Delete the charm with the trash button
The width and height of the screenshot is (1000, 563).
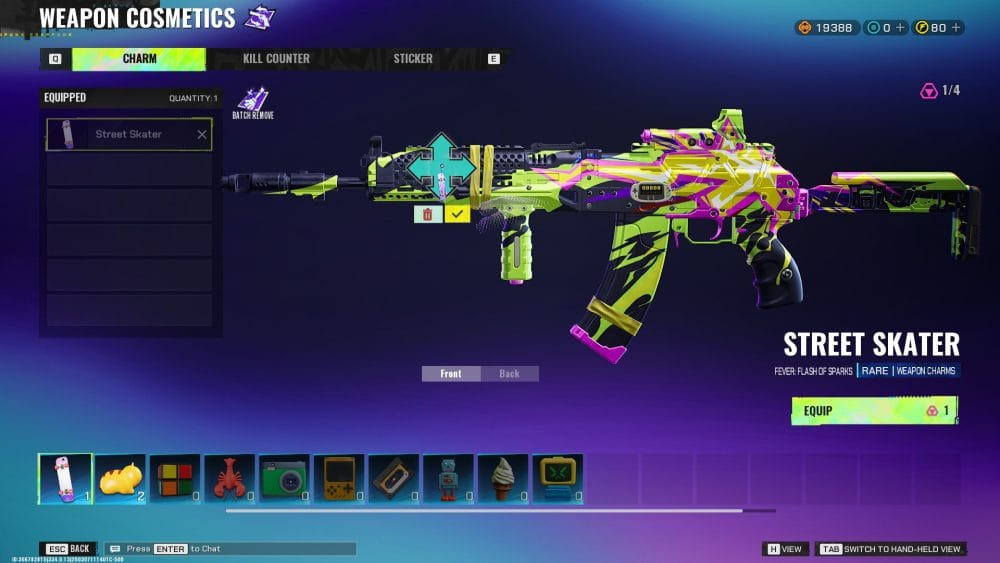tap(428, 214)
